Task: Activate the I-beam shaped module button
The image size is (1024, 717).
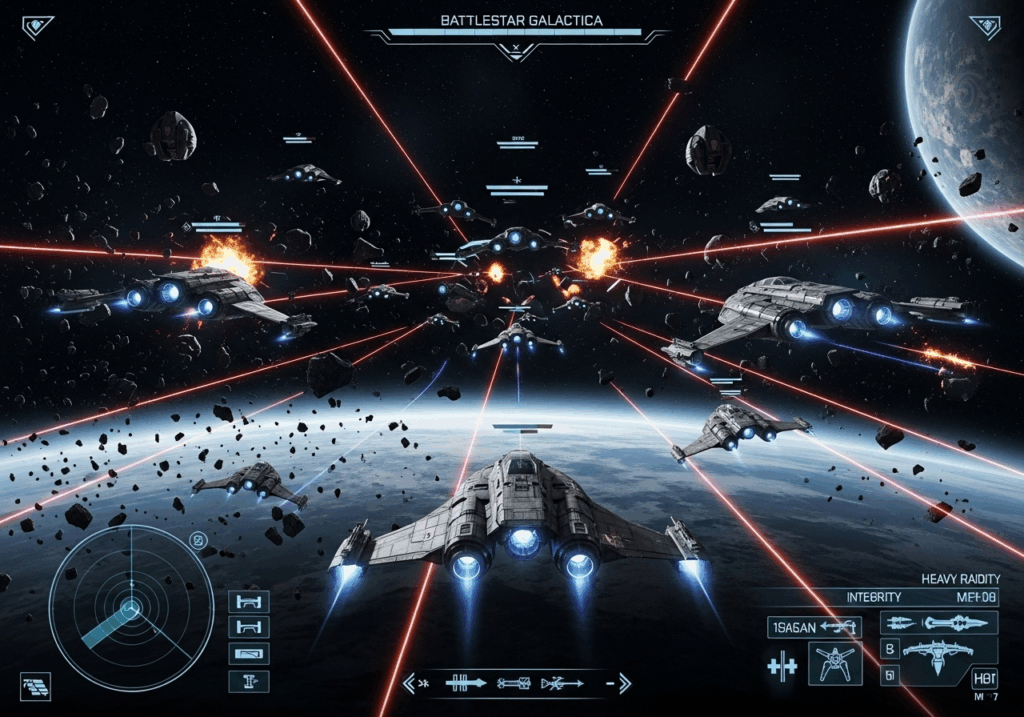Action: click(x=248, y=682)
